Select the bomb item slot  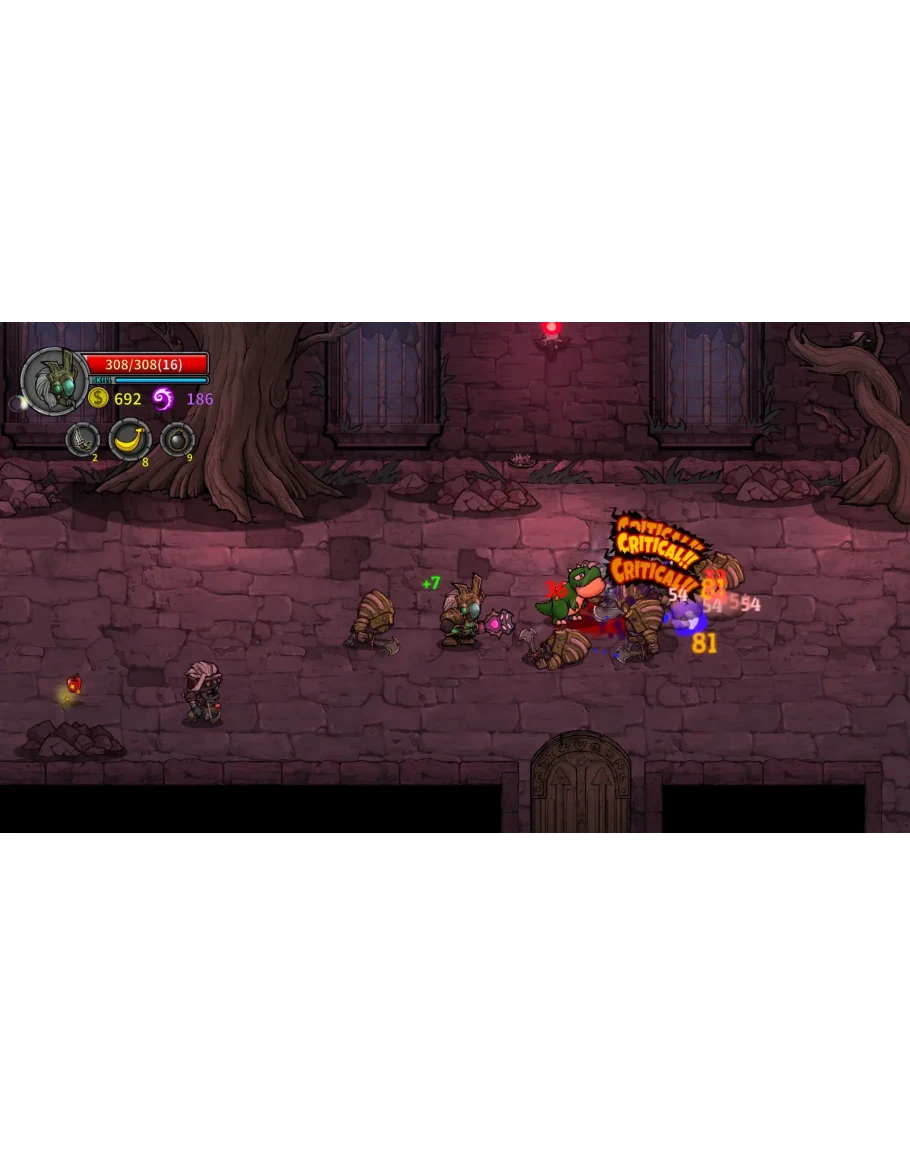click(x=177, y=439)
